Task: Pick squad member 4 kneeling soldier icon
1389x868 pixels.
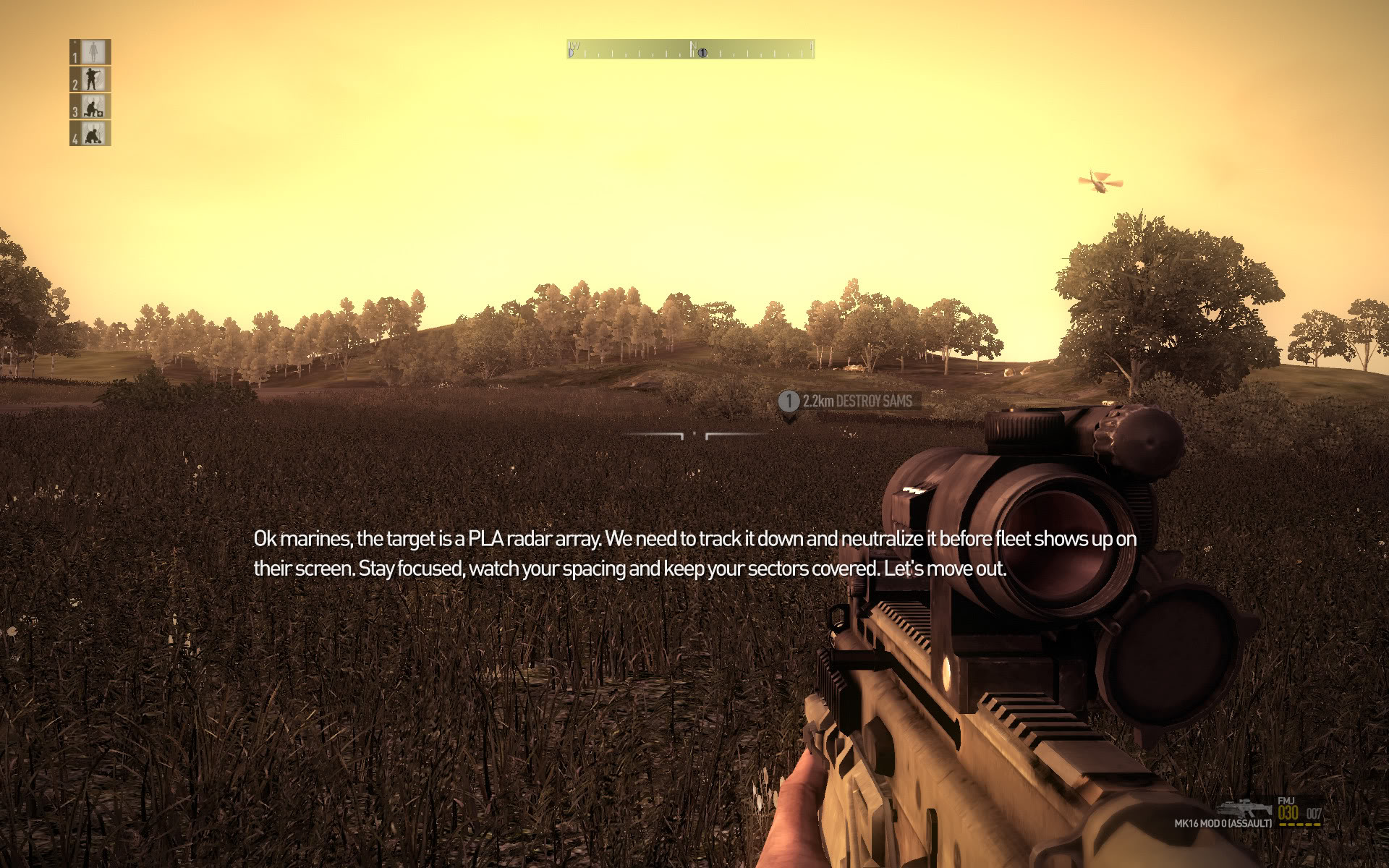Action: [92, 133]
